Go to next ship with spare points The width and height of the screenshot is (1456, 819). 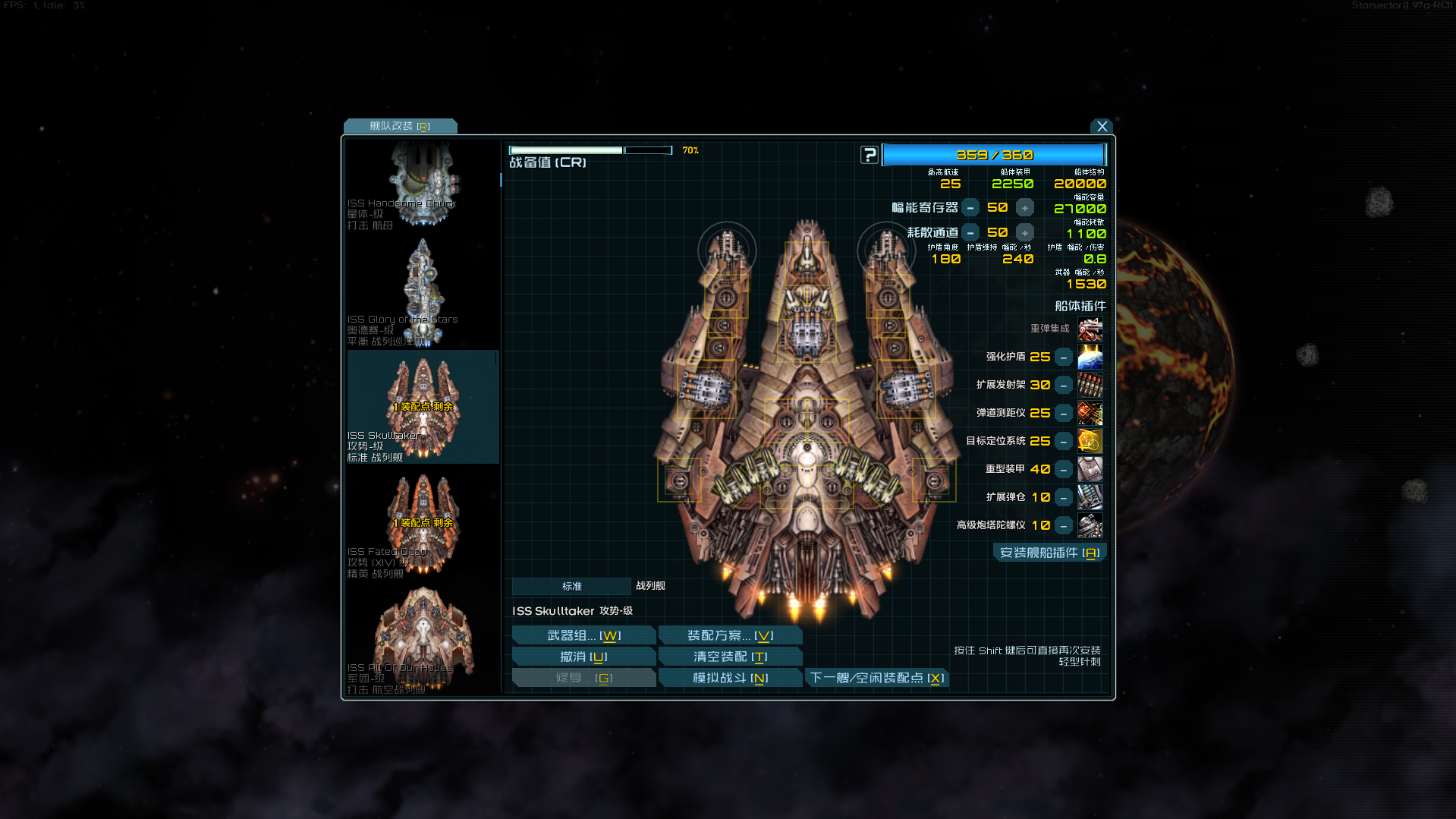click(876, 679)
